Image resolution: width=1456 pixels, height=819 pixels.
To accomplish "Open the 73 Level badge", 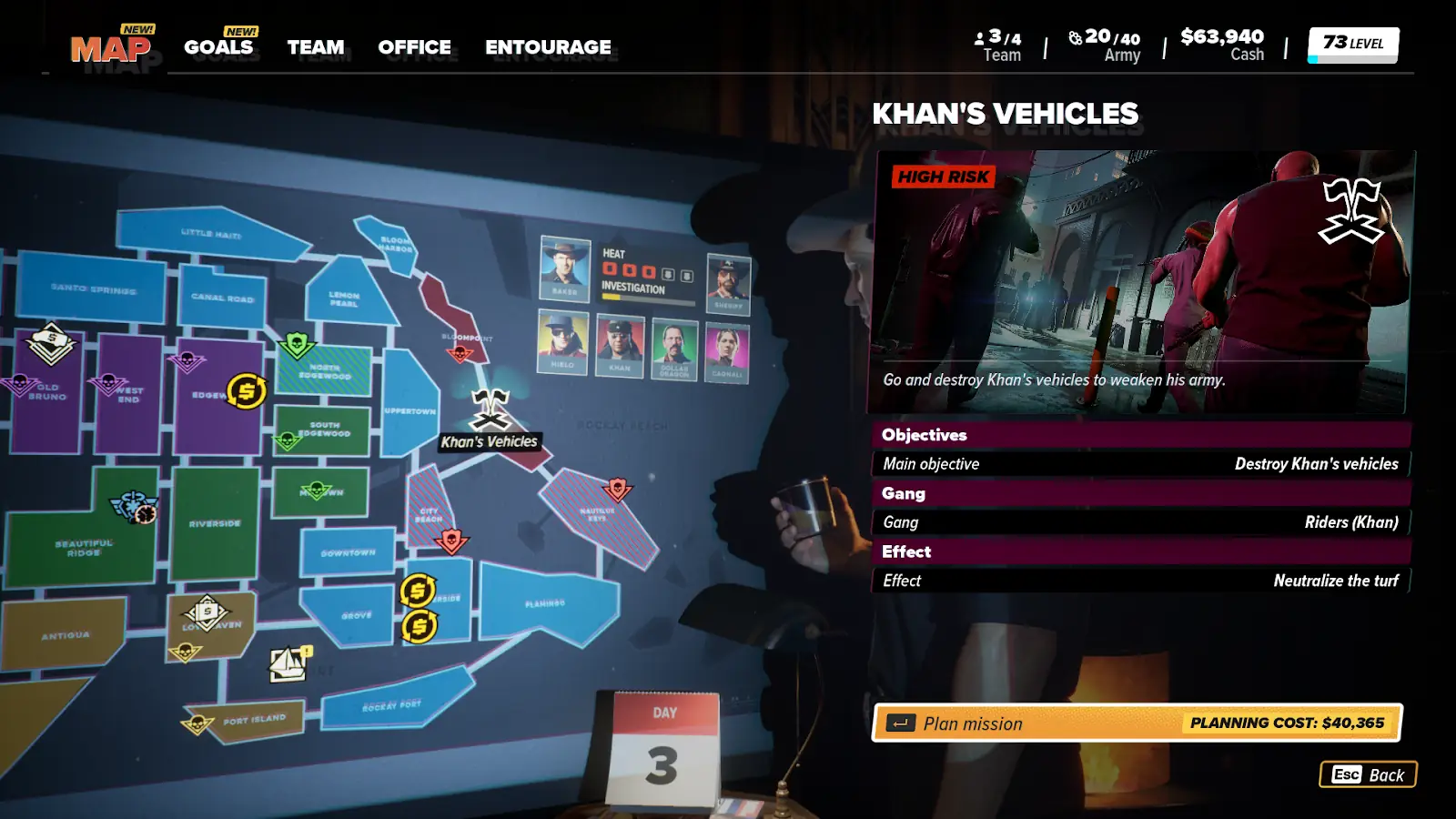I will (1352, 44).
